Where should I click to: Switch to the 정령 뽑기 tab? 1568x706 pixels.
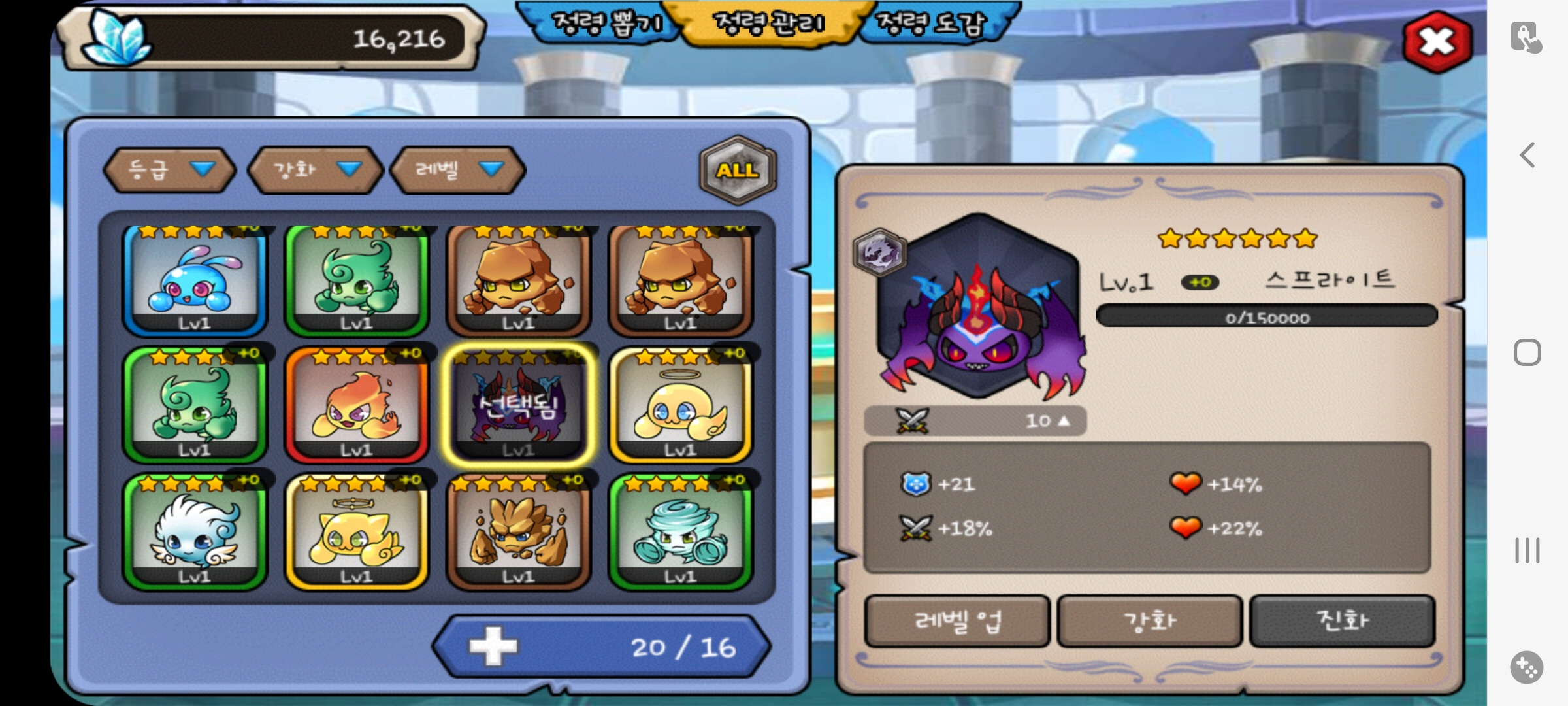(x=605, y=24)
